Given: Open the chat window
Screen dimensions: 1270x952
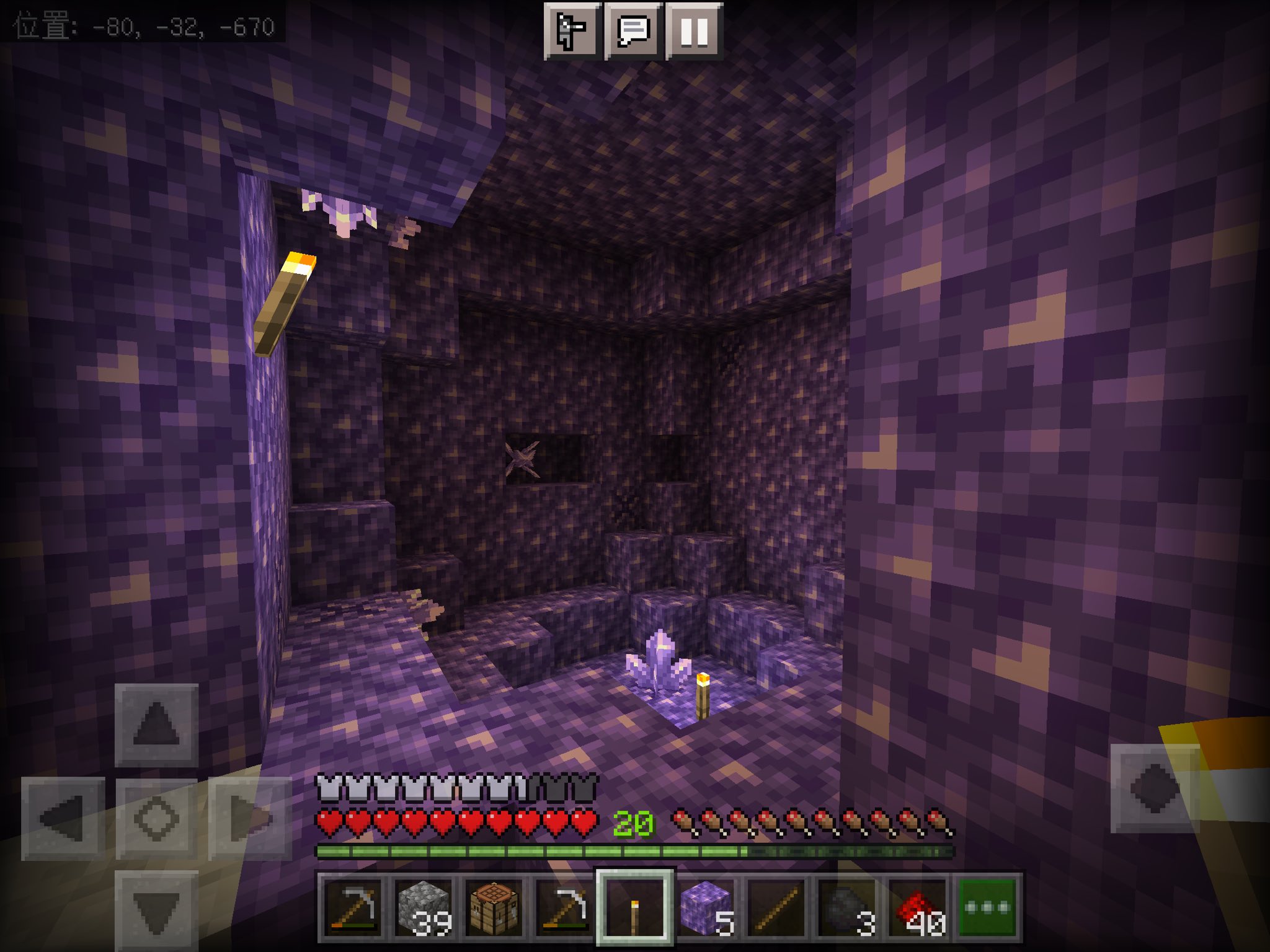Looking at the screenshot, I should [x=633, y=29].
